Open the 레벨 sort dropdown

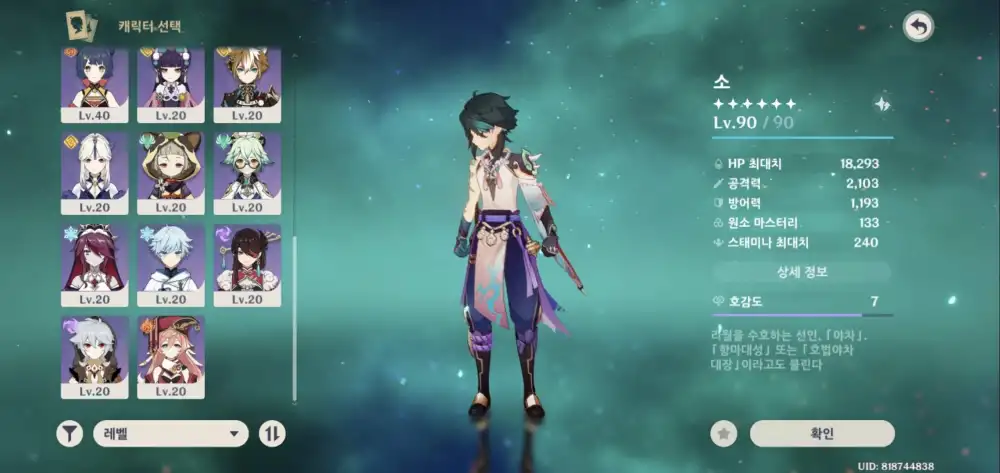coord(170,433)
